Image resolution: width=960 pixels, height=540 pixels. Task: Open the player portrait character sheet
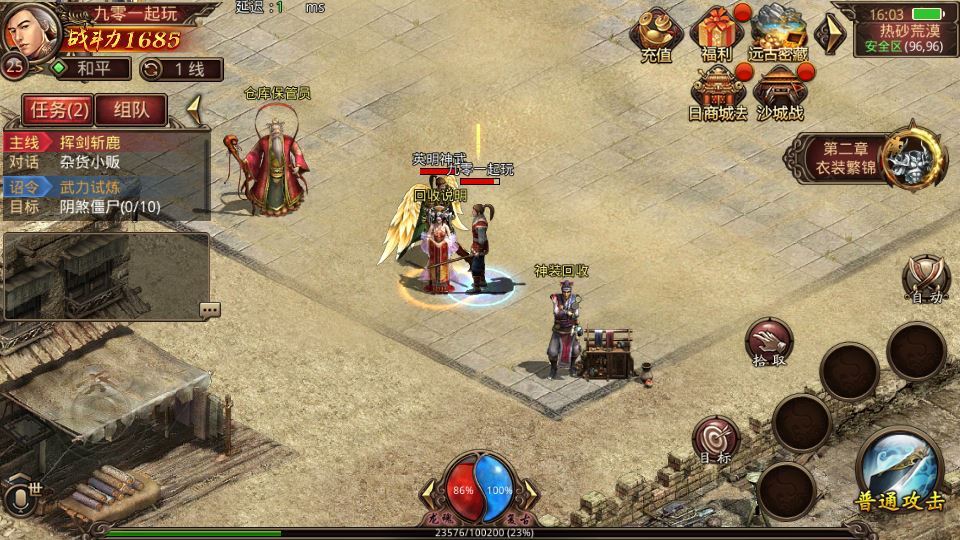(28, 30)
